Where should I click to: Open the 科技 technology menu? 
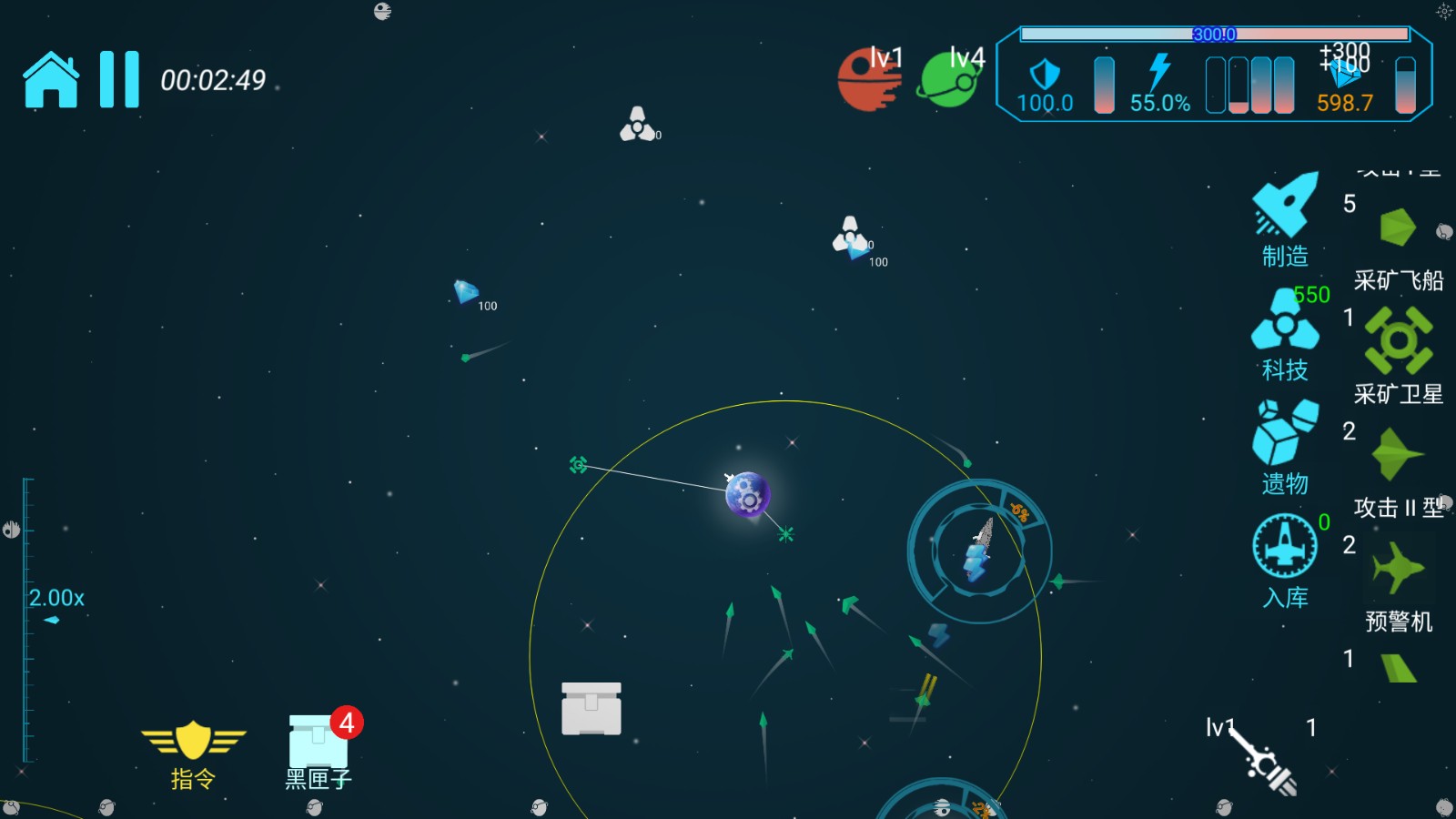pyautogui.click(x=1285, y=333)
